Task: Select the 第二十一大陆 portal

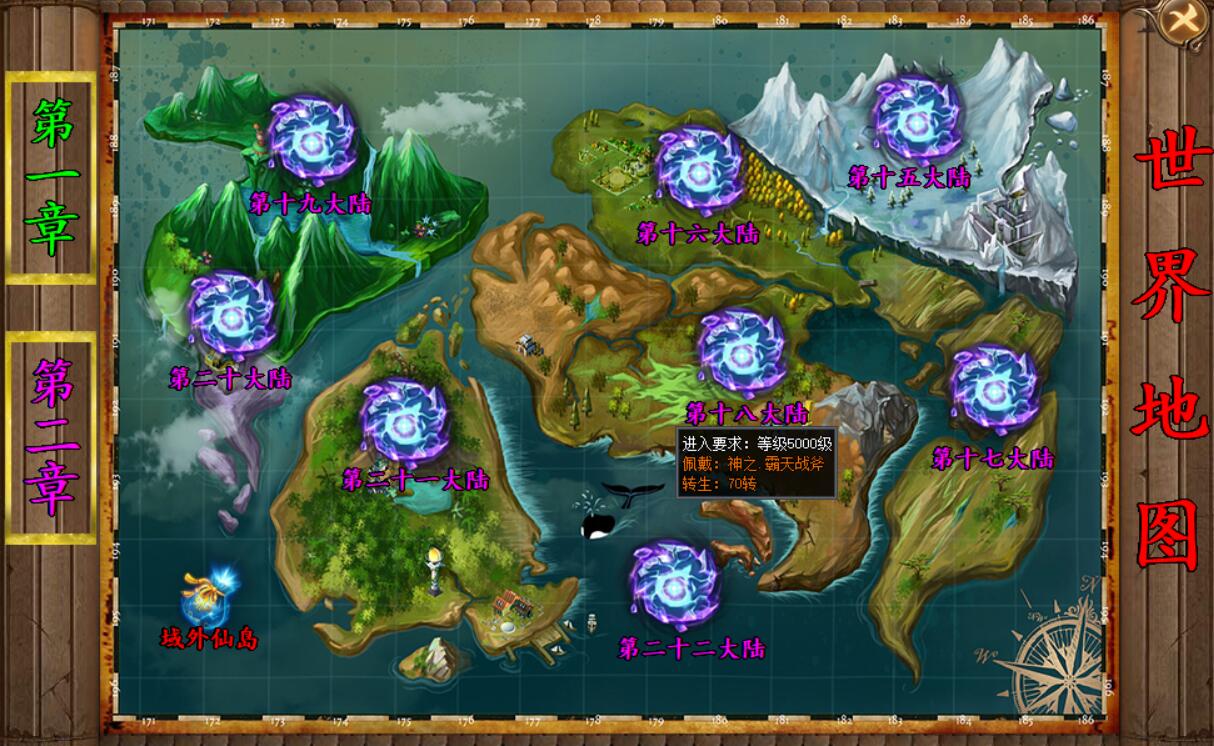Action: pyautogui.click(x=404, y=421)
